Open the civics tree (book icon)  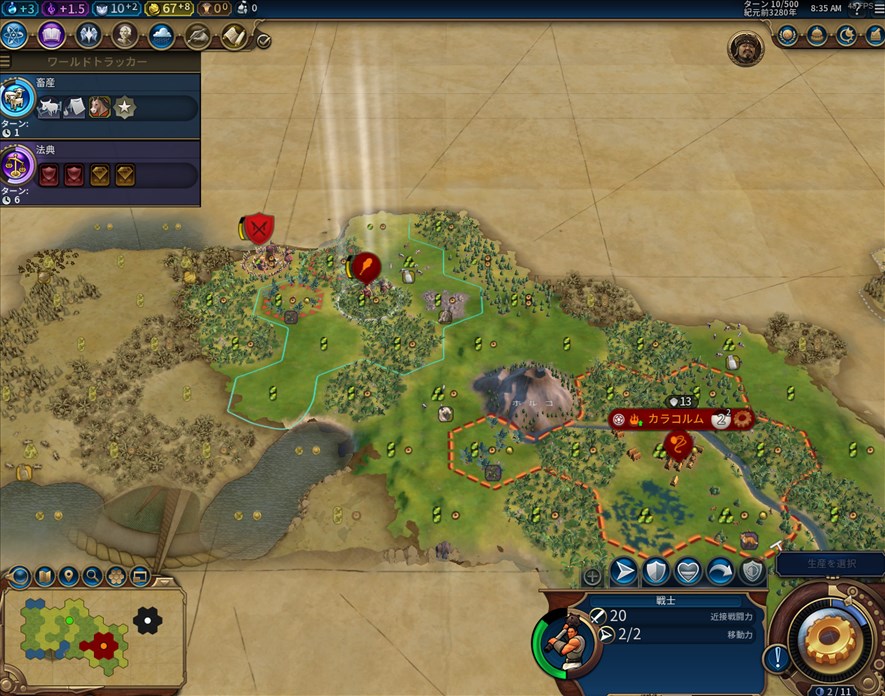(x=52, y=36)
